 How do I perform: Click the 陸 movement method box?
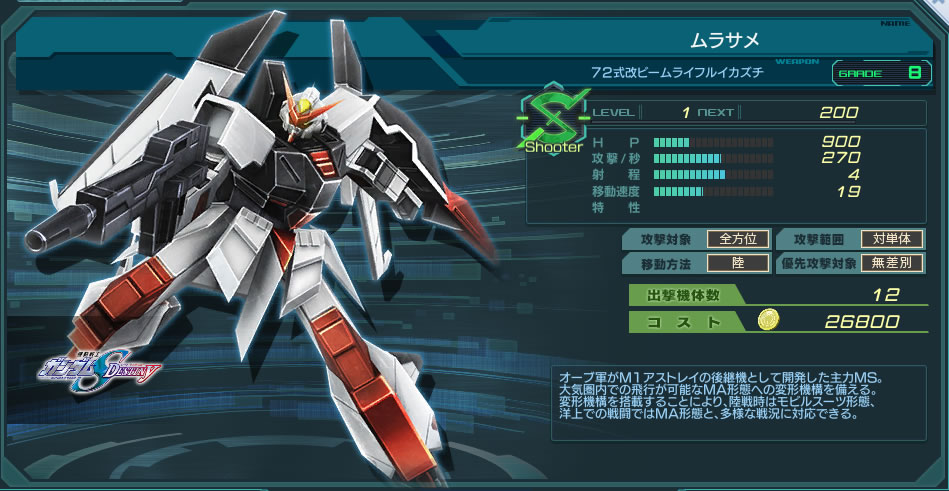[738, 263]
